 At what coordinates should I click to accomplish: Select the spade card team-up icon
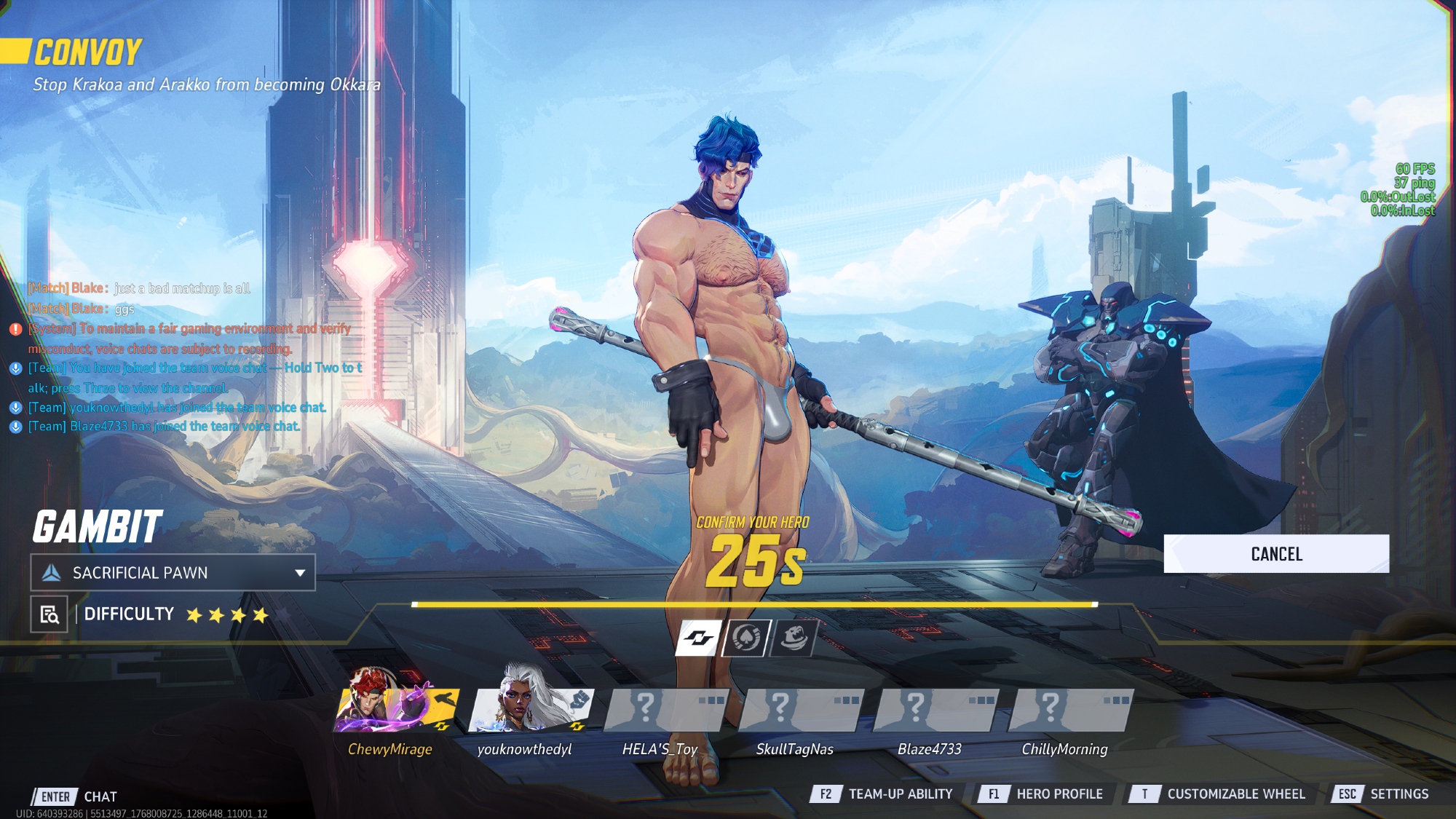tap(745, 638)
